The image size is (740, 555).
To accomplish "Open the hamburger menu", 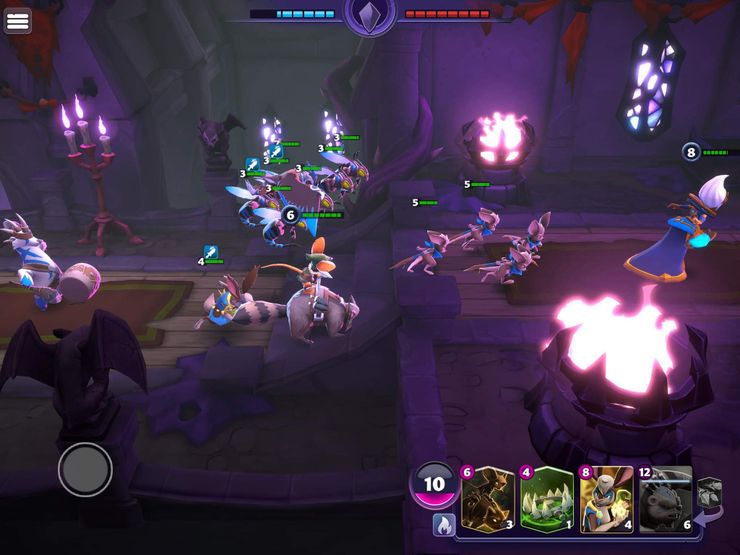I will point(17,21).
